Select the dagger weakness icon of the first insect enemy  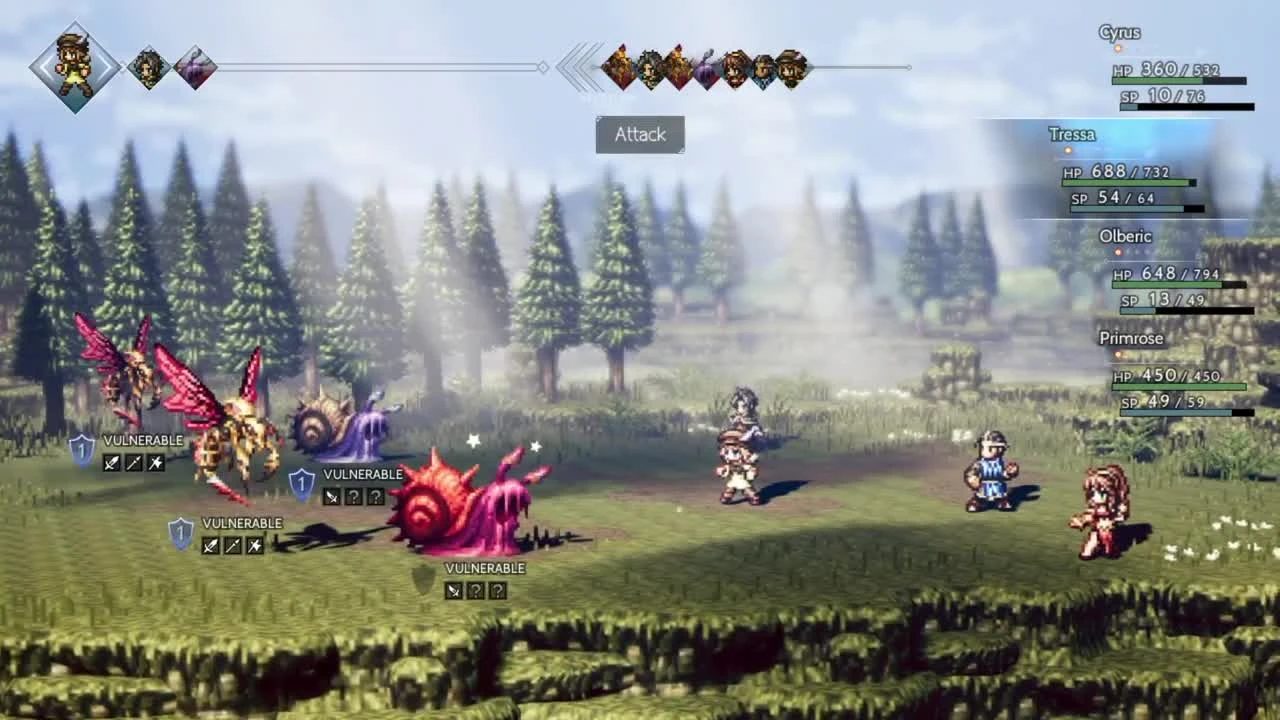pos(113,462)
